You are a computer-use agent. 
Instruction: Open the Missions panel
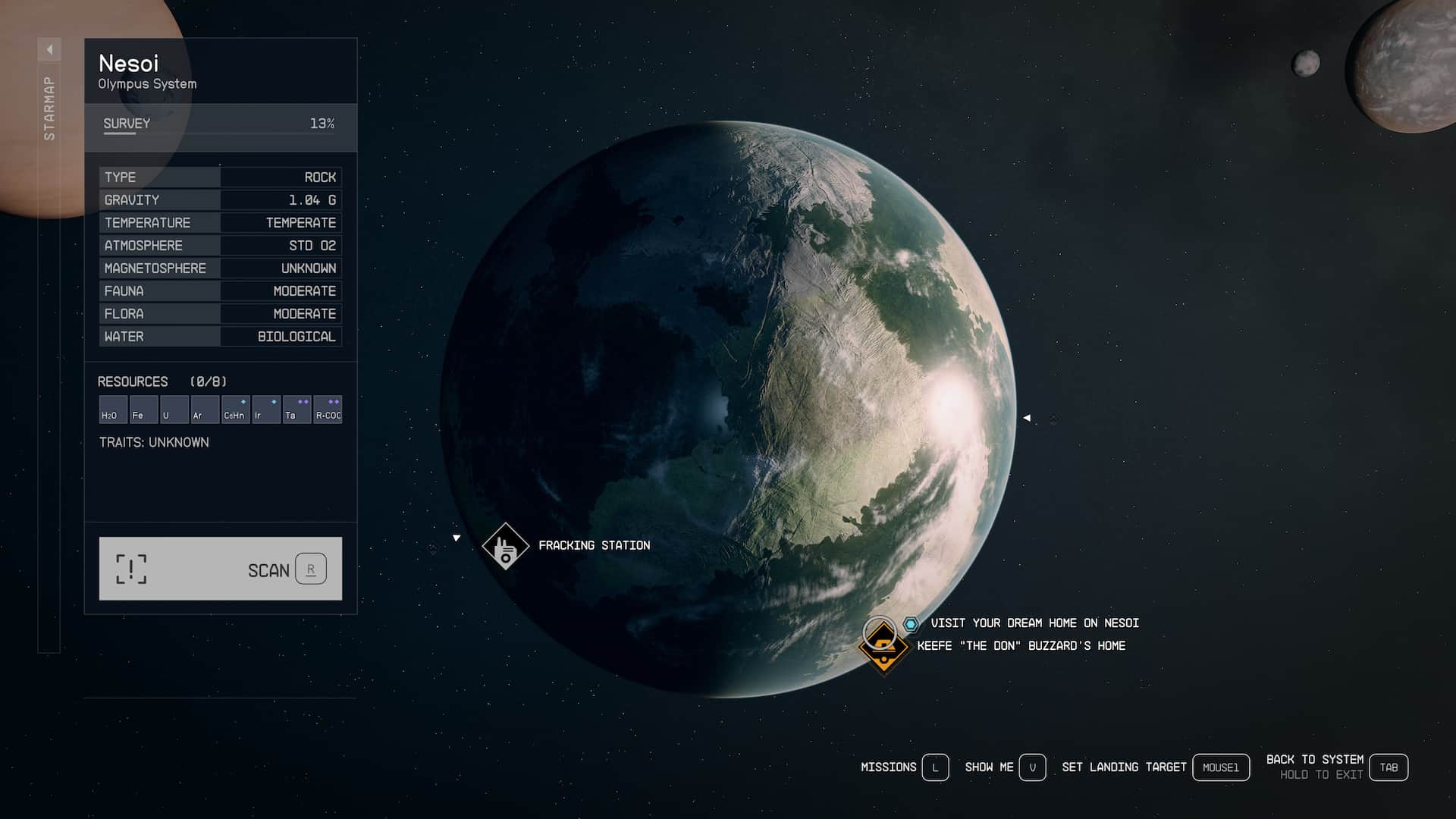click(934, 767)
